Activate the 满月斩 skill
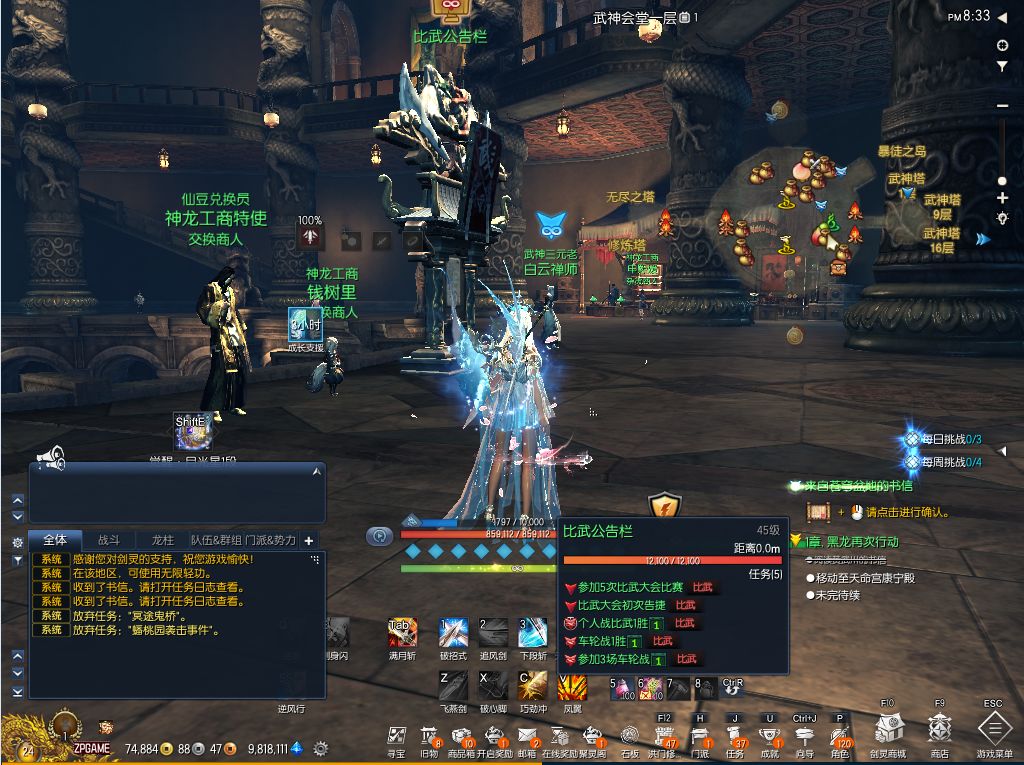Image resolution: width=1024 pixels, height=765 pixels. [402, 633]
